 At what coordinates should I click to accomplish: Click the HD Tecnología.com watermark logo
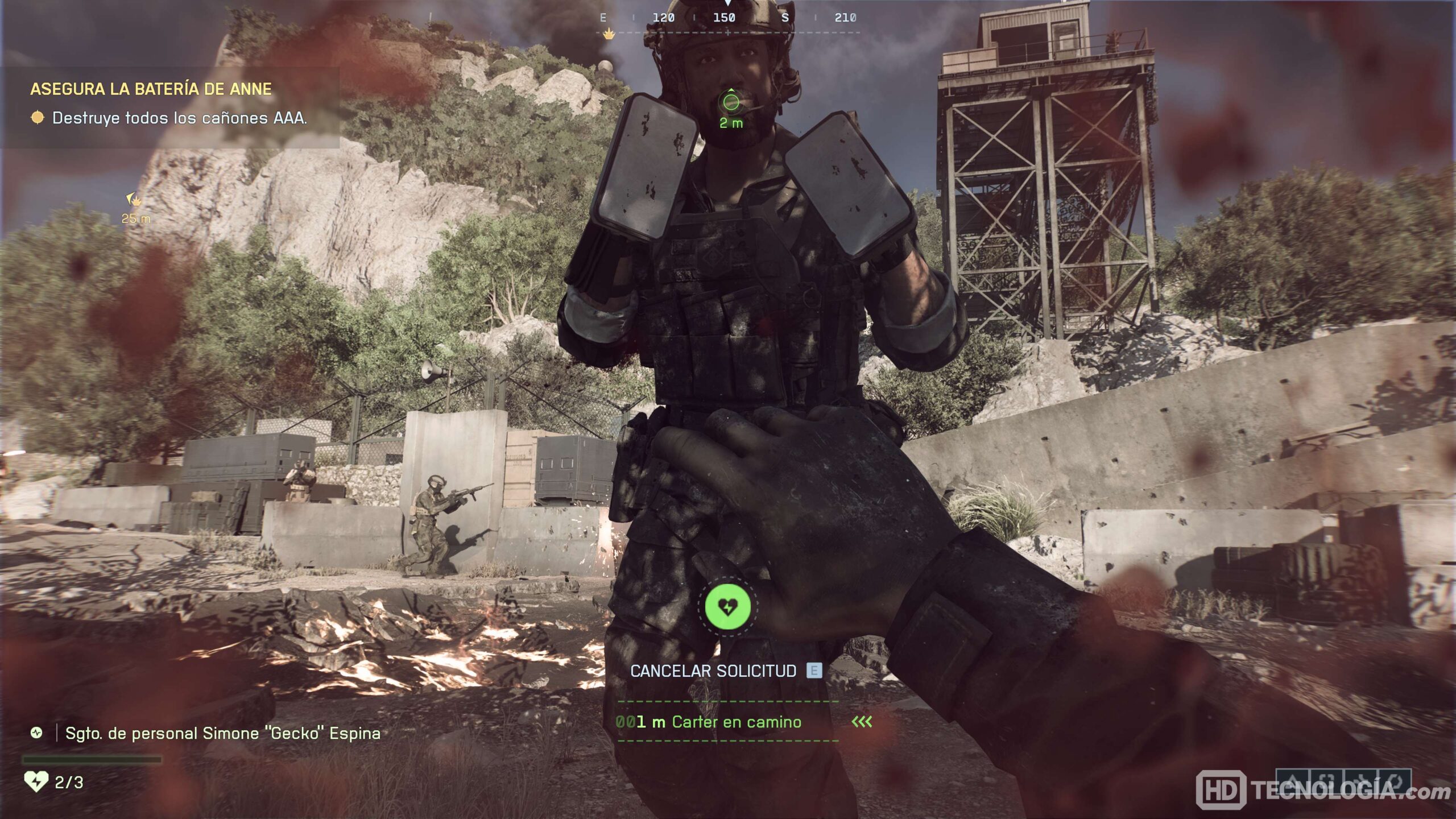click(x=1322, y=790)
